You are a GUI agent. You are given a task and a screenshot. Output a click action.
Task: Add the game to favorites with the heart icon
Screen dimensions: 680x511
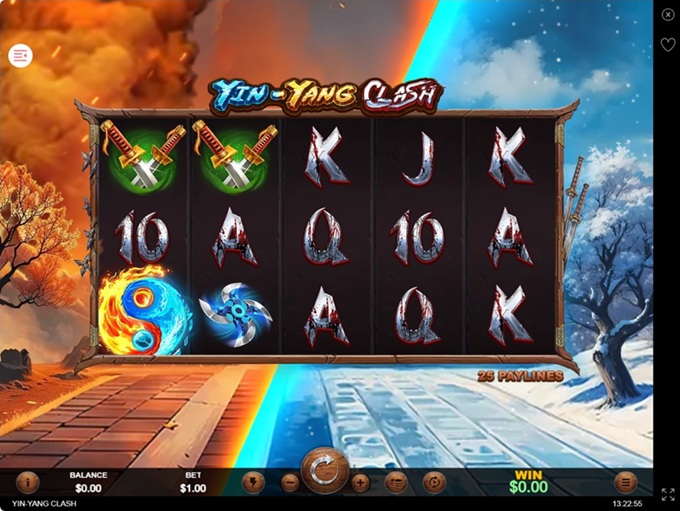click(x=667, y=45)
